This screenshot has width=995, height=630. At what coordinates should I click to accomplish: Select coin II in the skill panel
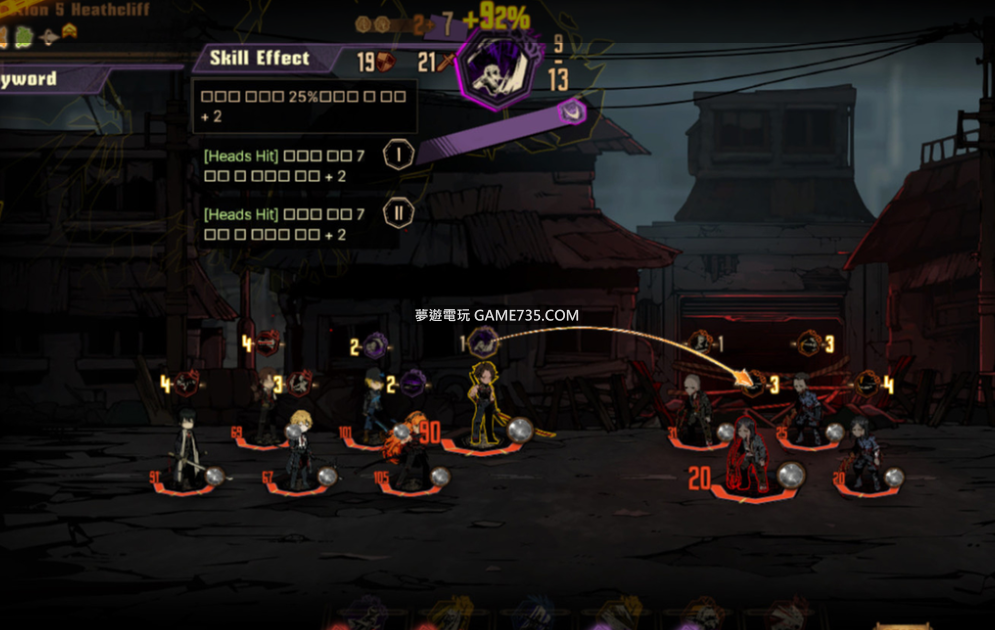tap(398, 212)
